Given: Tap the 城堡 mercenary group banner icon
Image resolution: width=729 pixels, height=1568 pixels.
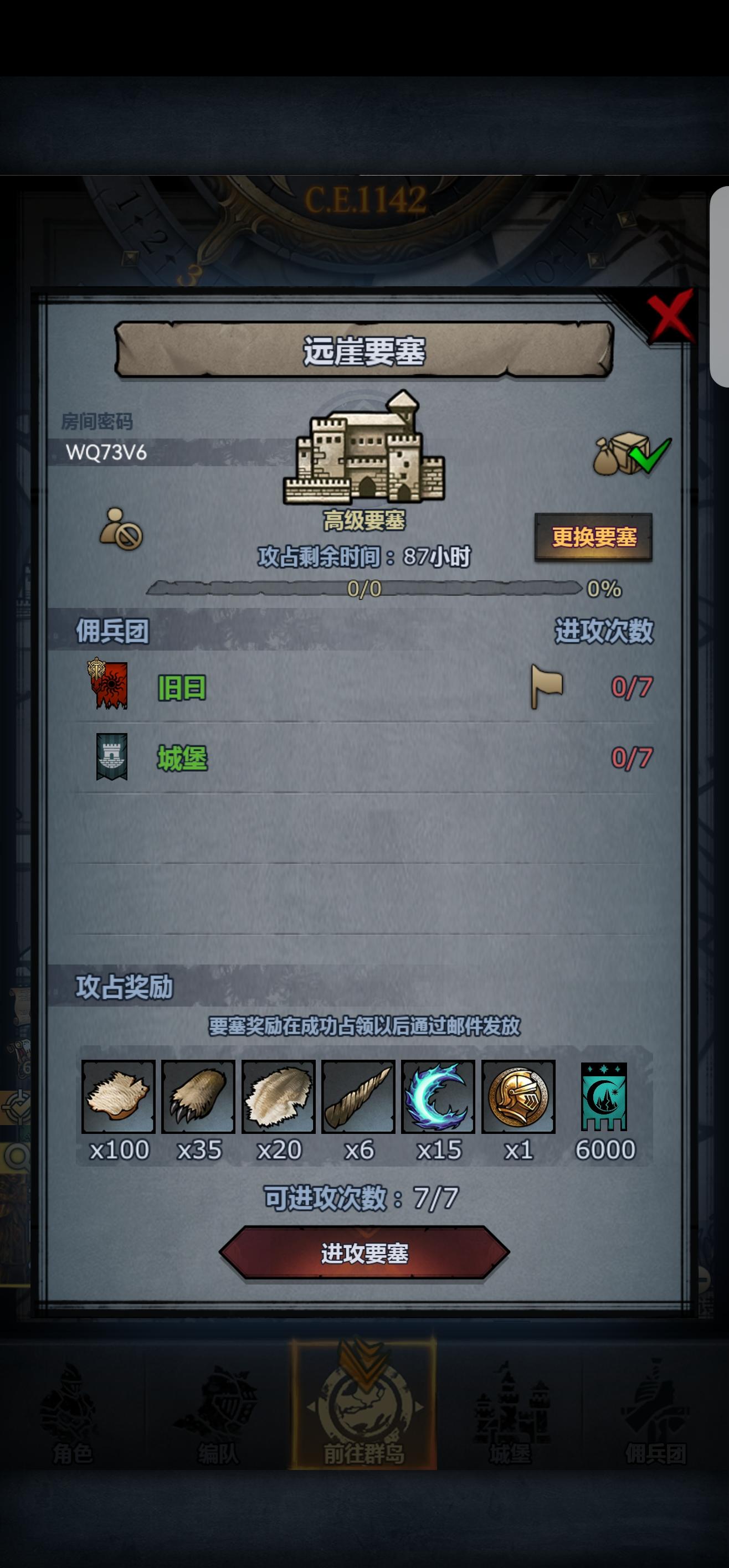Looking at the screenshot, I should tap(112, 757).
